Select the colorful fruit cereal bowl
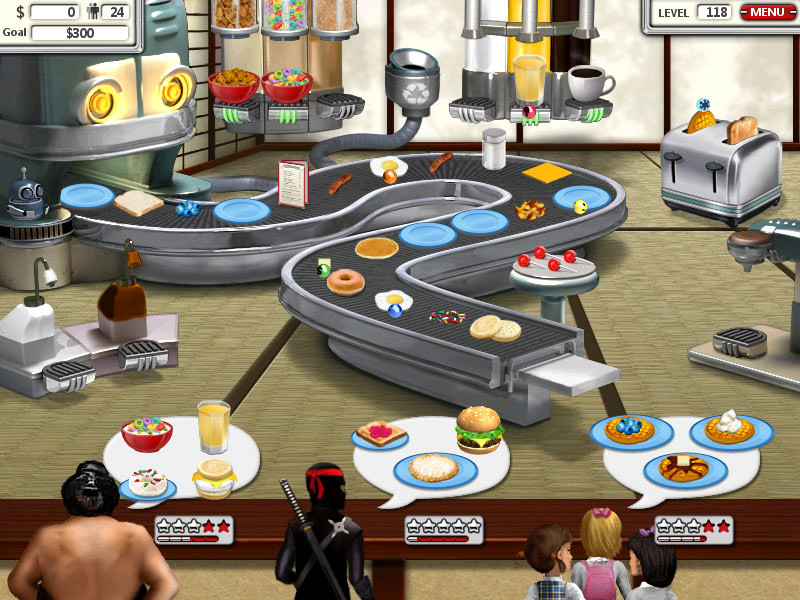 pyautogui.click(x=288, y=85)
